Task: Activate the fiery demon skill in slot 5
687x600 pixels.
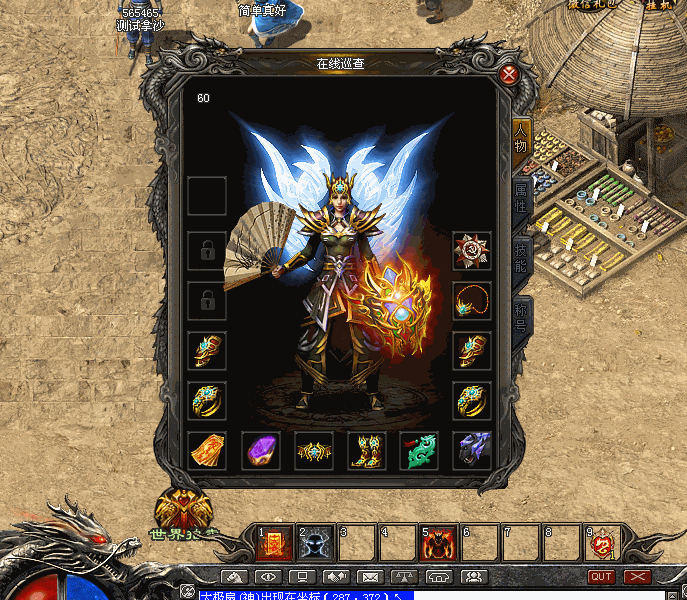Action: (x=438, y=543)
